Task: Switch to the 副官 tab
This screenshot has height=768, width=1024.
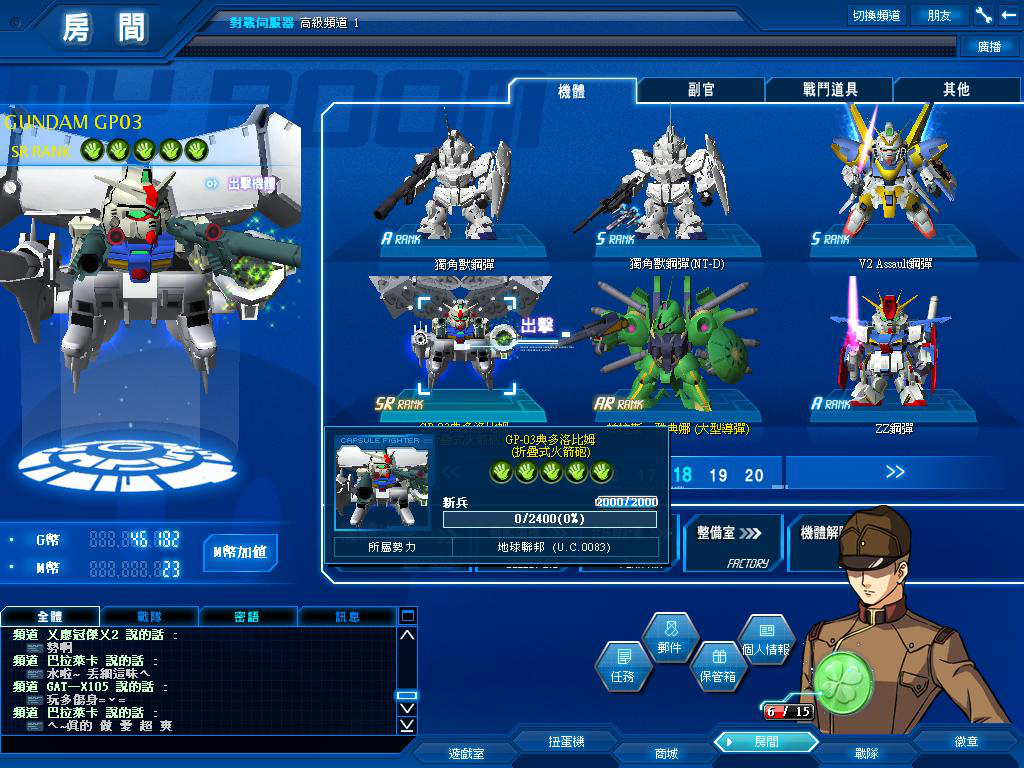Action: tap(701, 90)
